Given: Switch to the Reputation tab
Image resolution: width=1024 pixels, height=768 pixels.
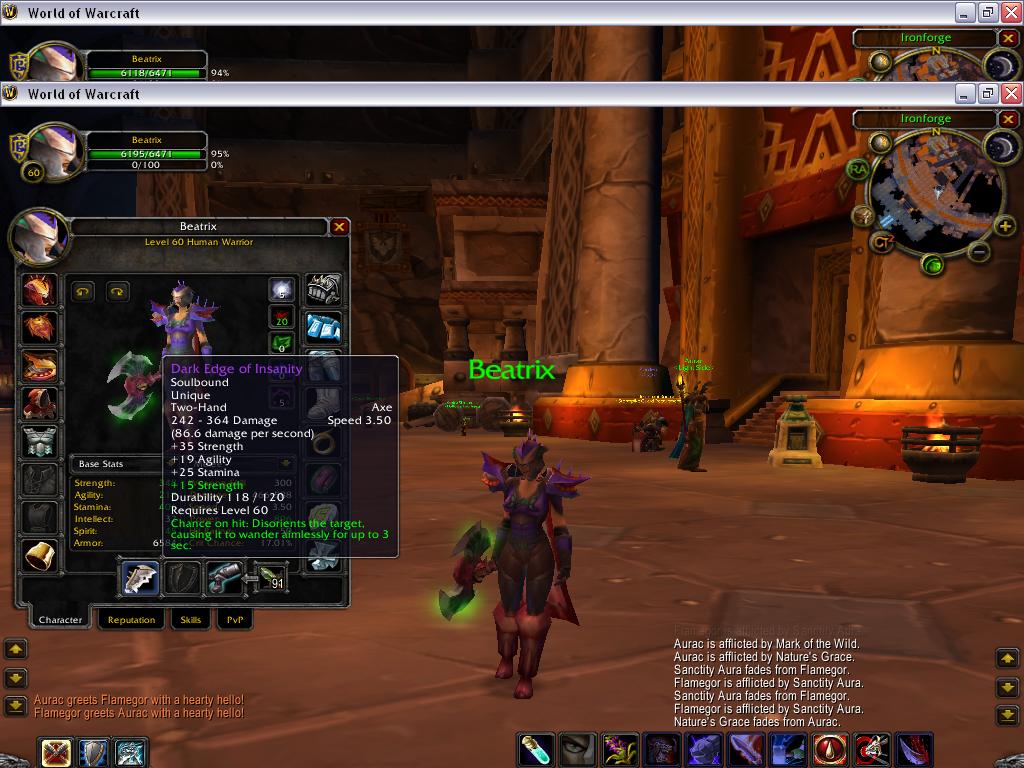Looking at the screenshot, I should 131,620.
